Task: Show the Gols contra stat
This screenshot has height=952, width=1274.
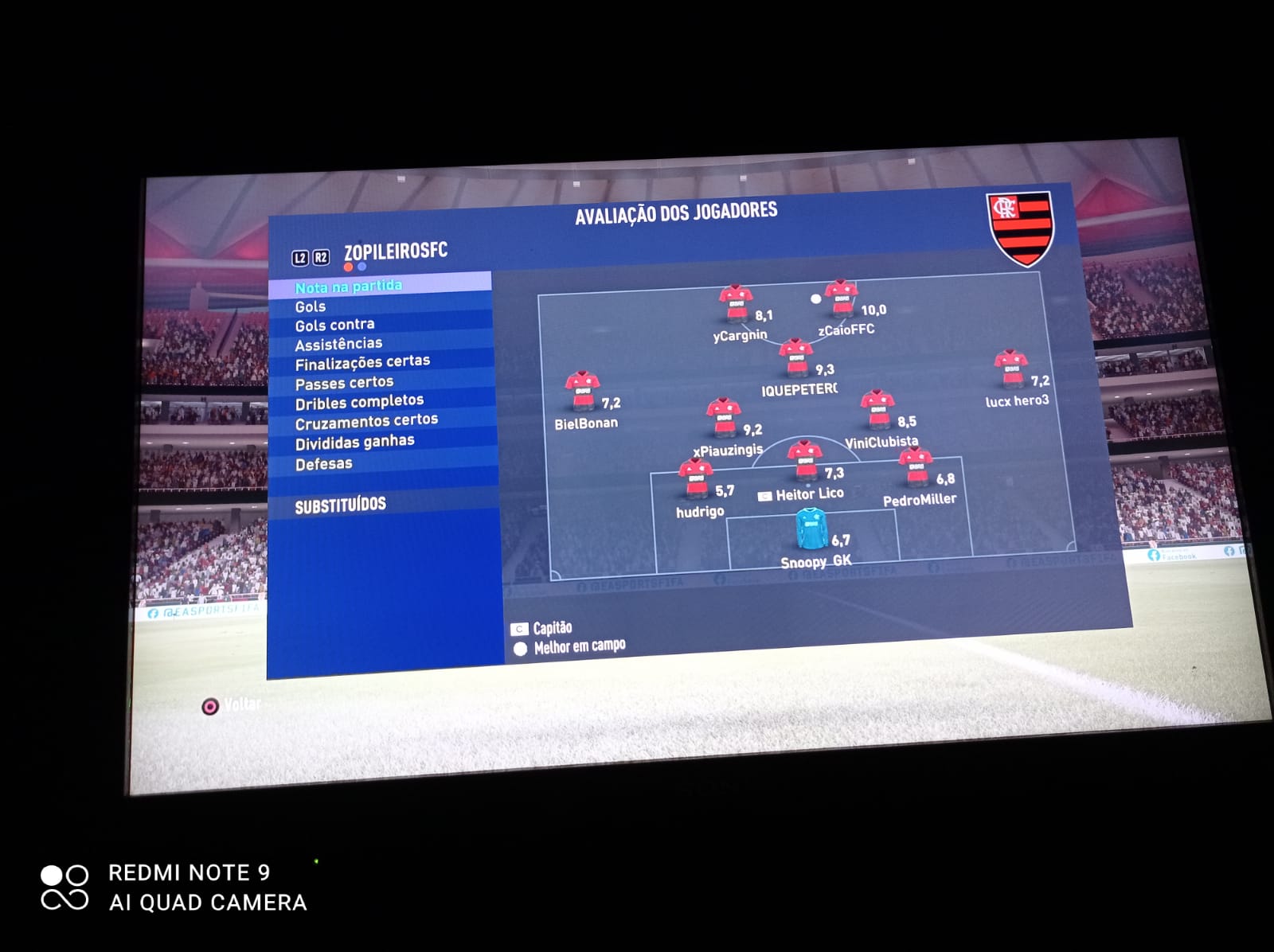Action: (334, 325)
